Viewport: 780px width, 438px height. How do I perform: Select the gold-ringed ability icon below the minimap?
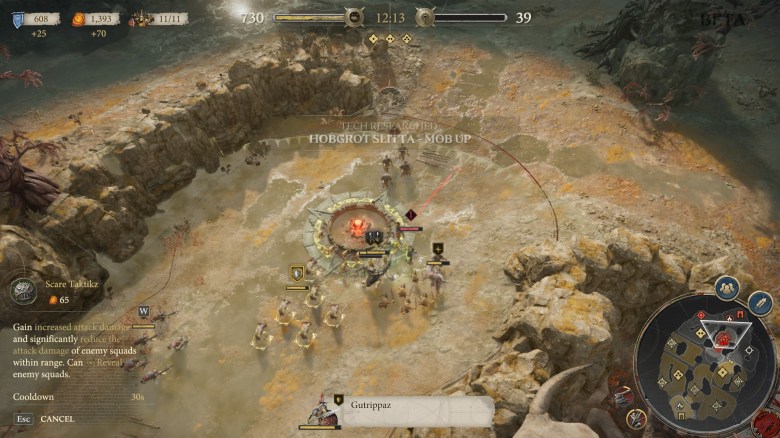[636, 417]
